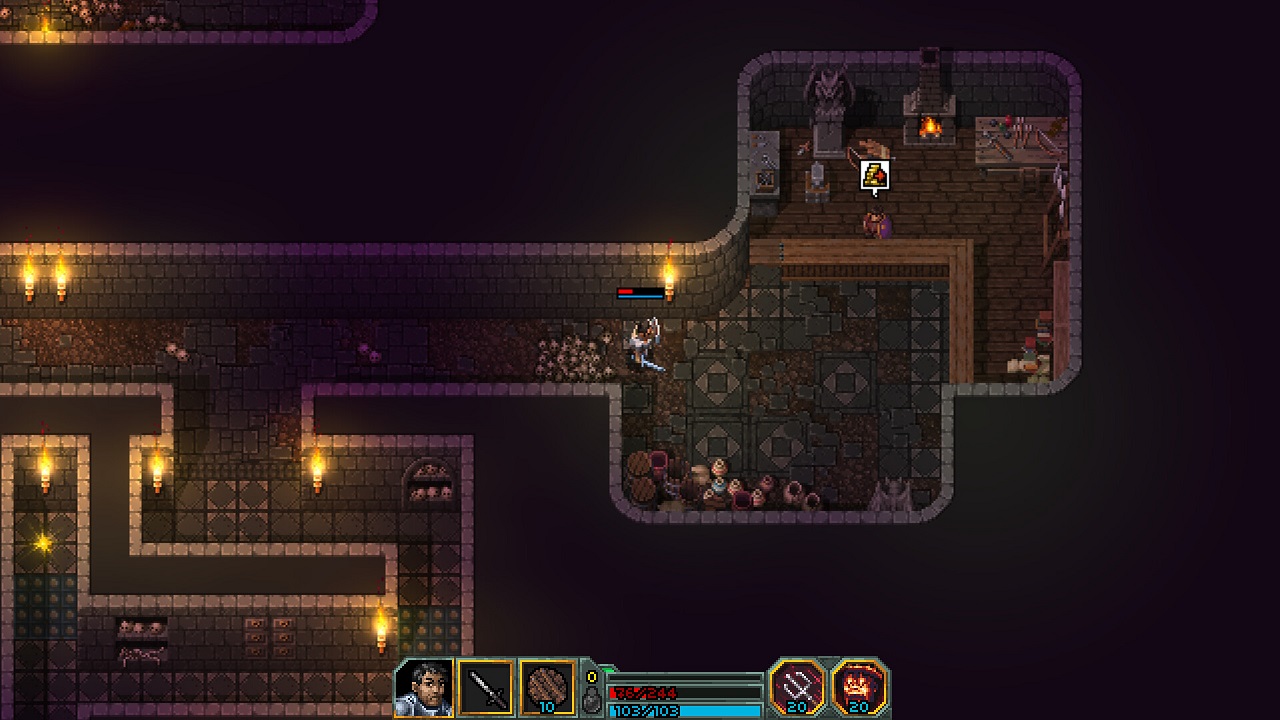Talk to the purple-robed merchant
This screenshot has height=720, width=1280.
point(876,224)
